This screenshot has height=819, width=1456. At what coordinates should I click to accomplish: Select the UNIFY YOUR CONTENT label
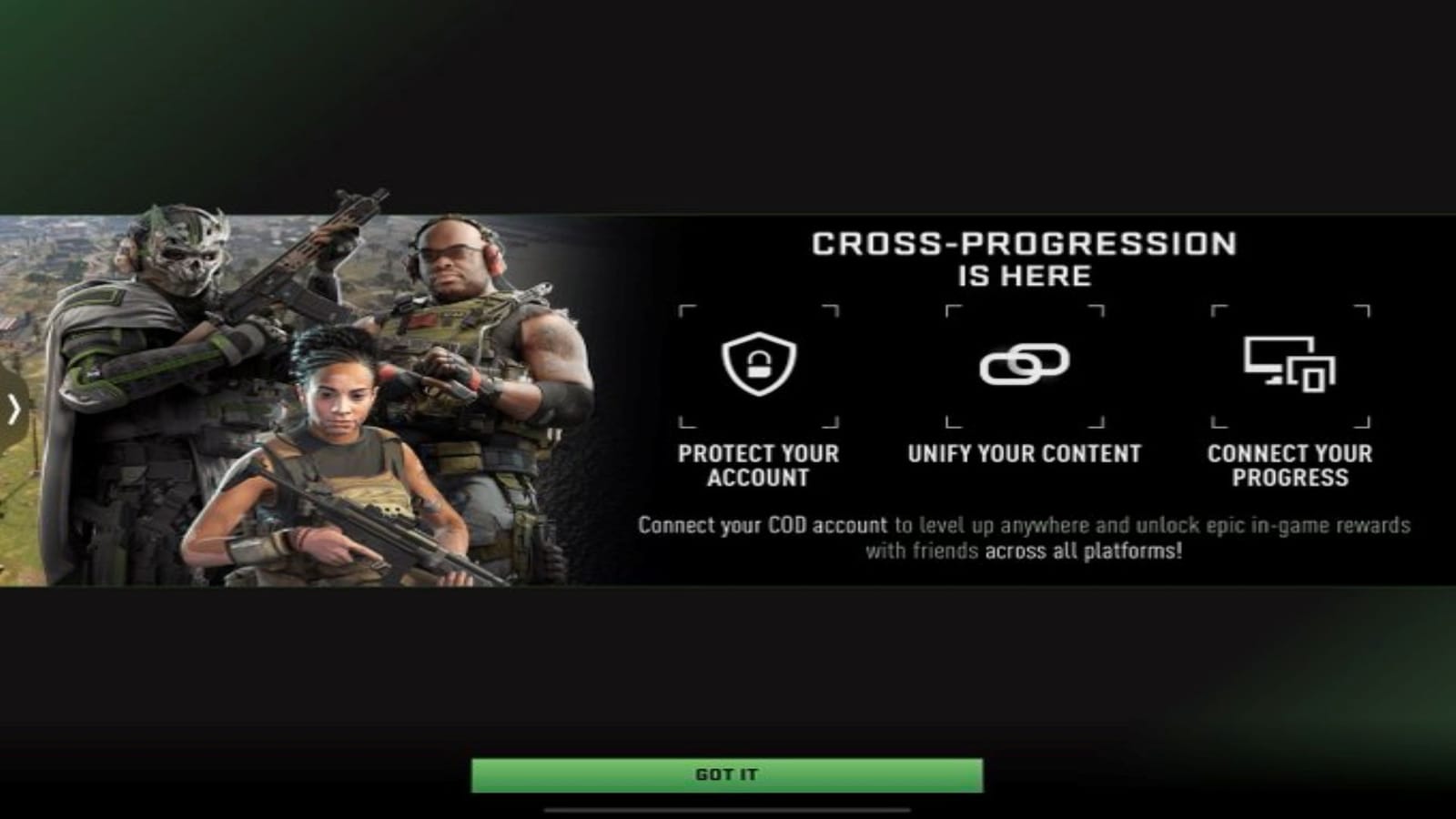1024,452
